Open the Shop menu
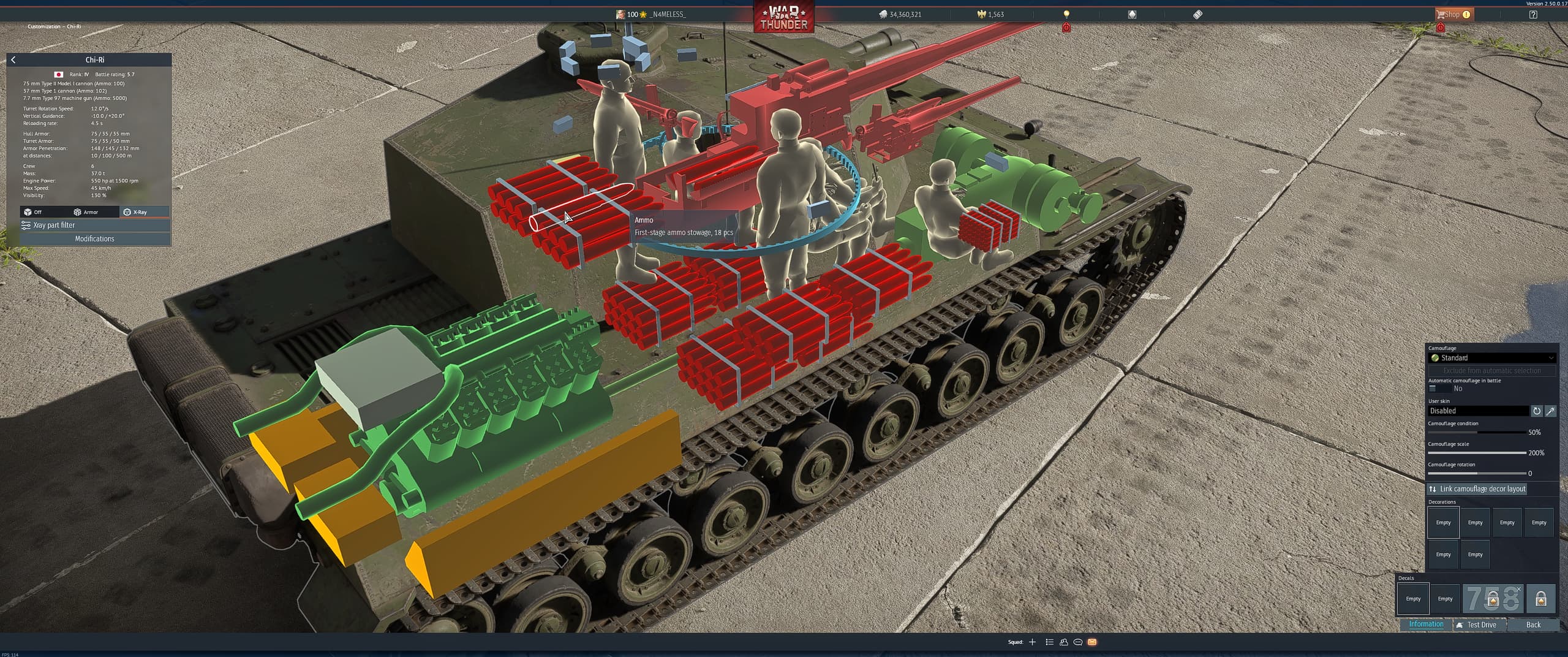This screenshot has height=657, width=1568. tap(1453, 13)
